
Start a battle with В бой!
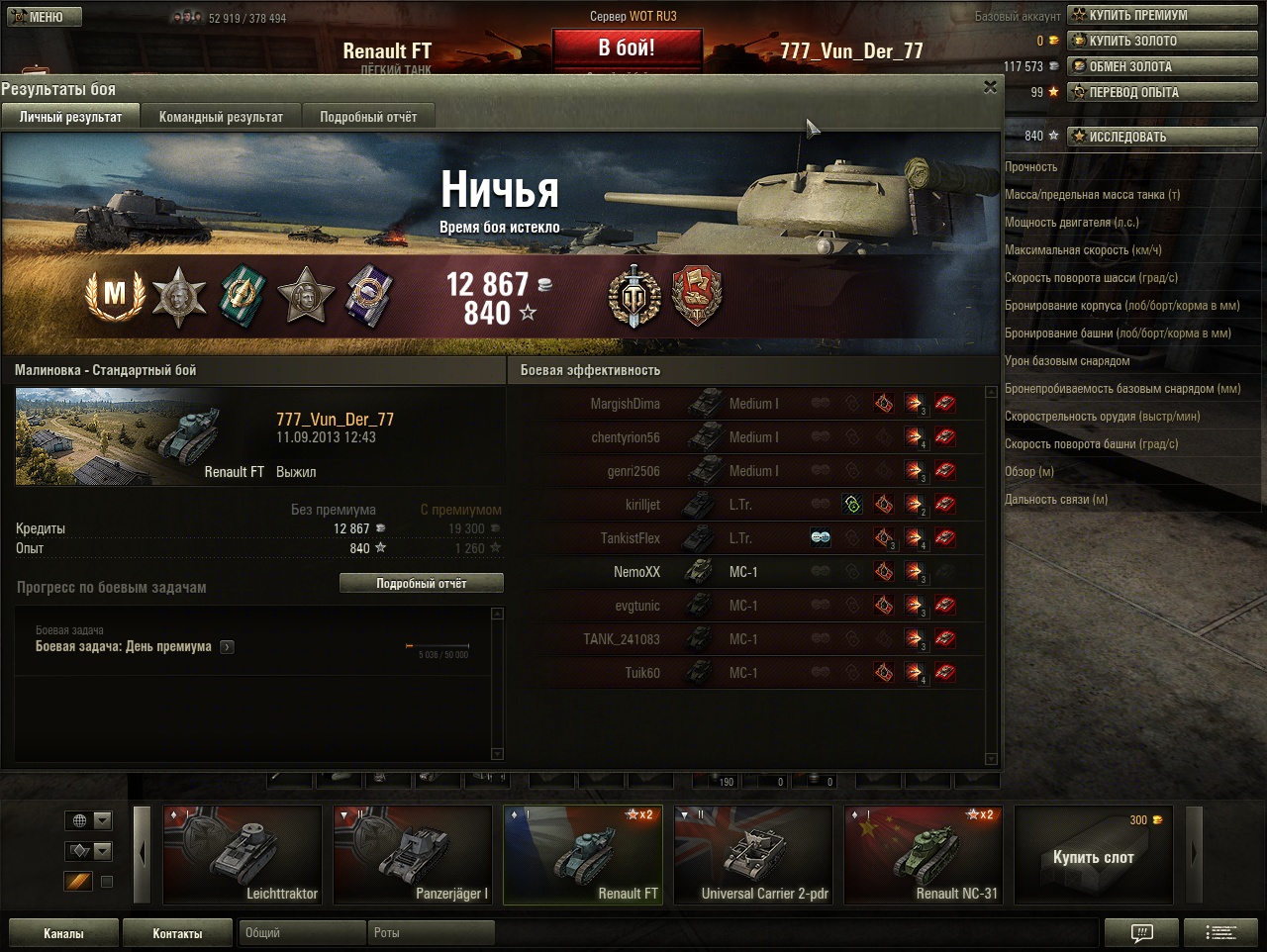click(x=627, y=48)
